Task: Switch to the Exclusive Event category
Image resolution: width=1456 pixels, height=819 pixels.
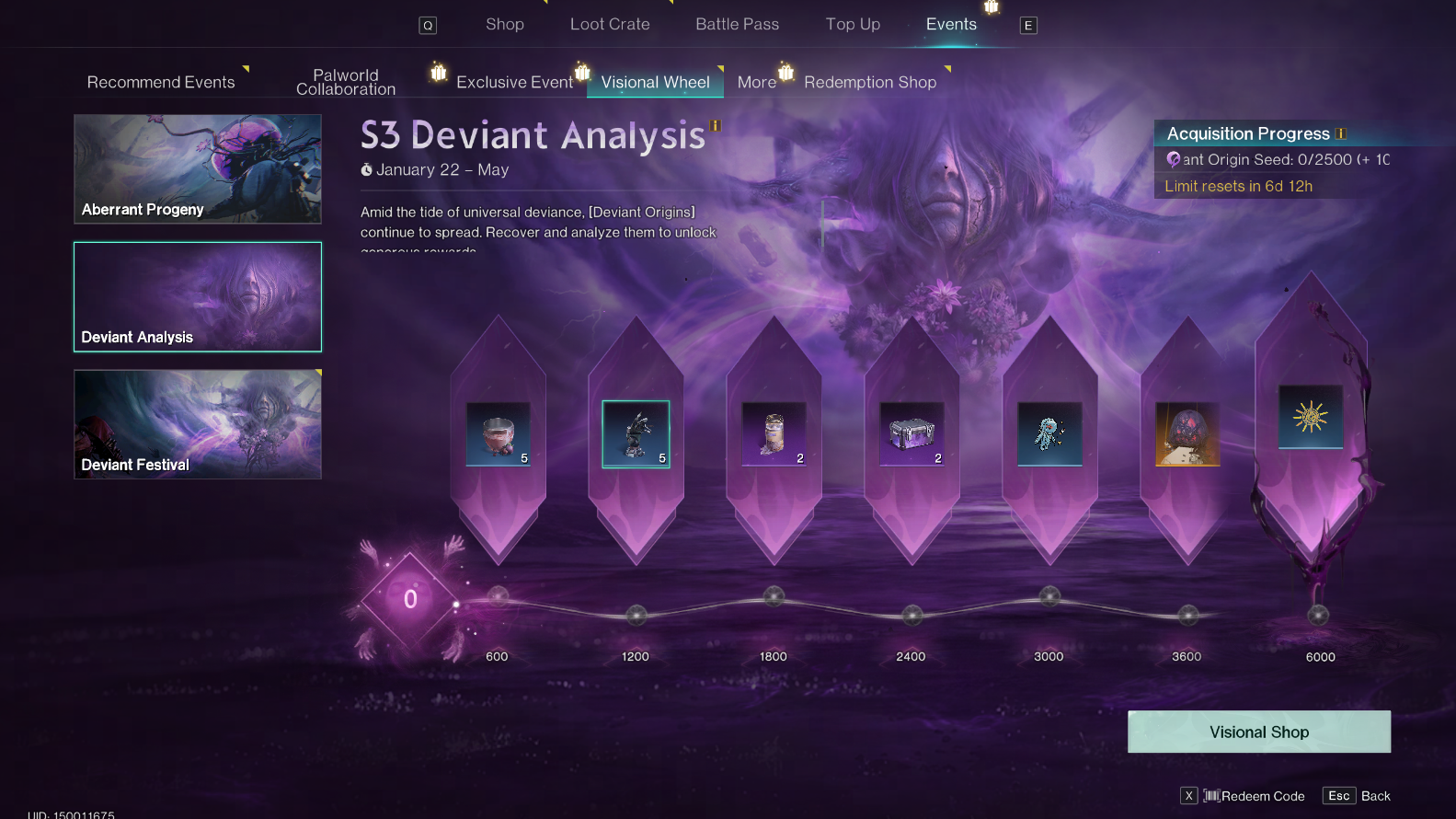Action: tap(514, 82)
